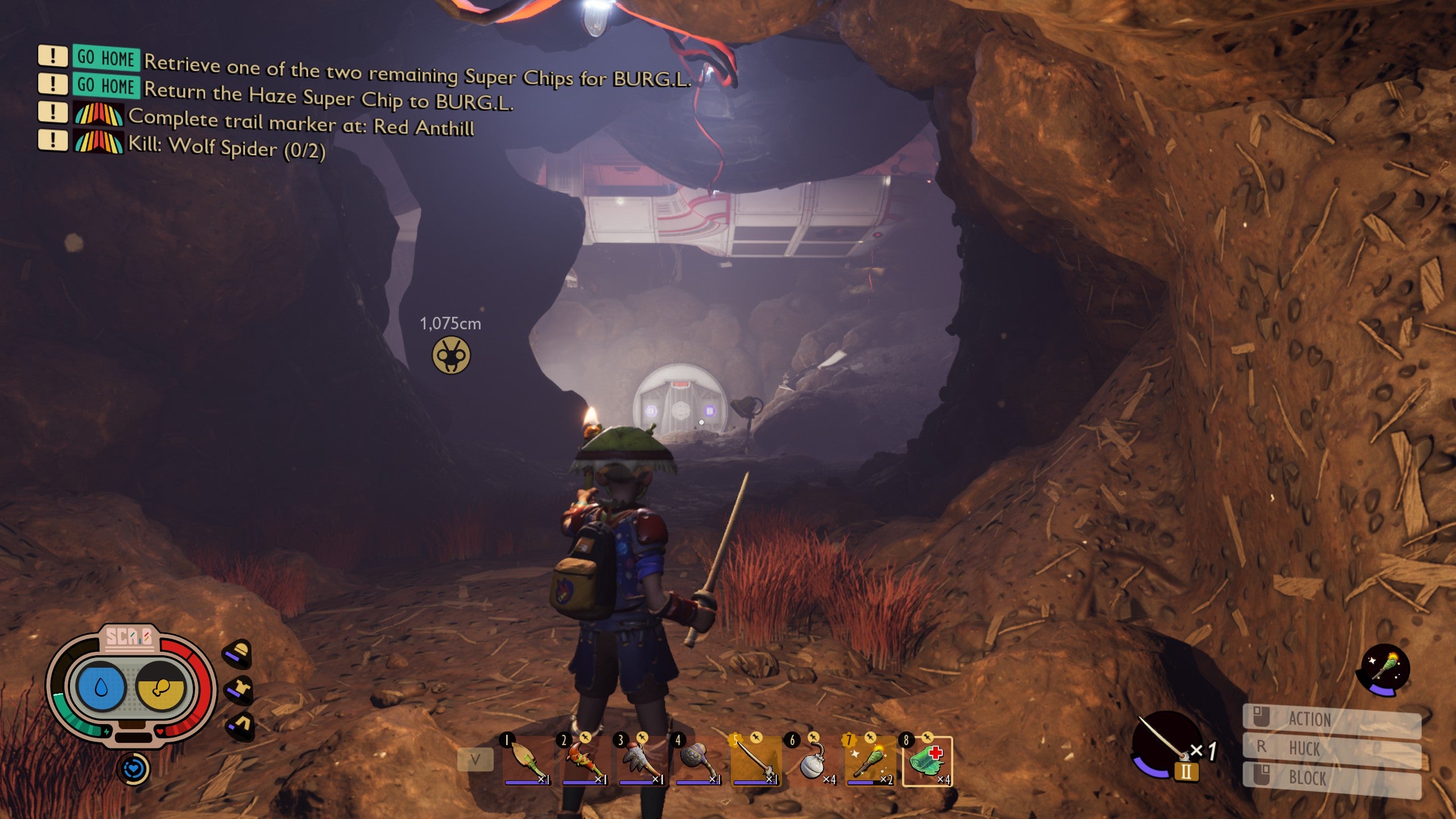Click the chest armor durability icon
1456x819 pixels.
click(x=239, y=689)
